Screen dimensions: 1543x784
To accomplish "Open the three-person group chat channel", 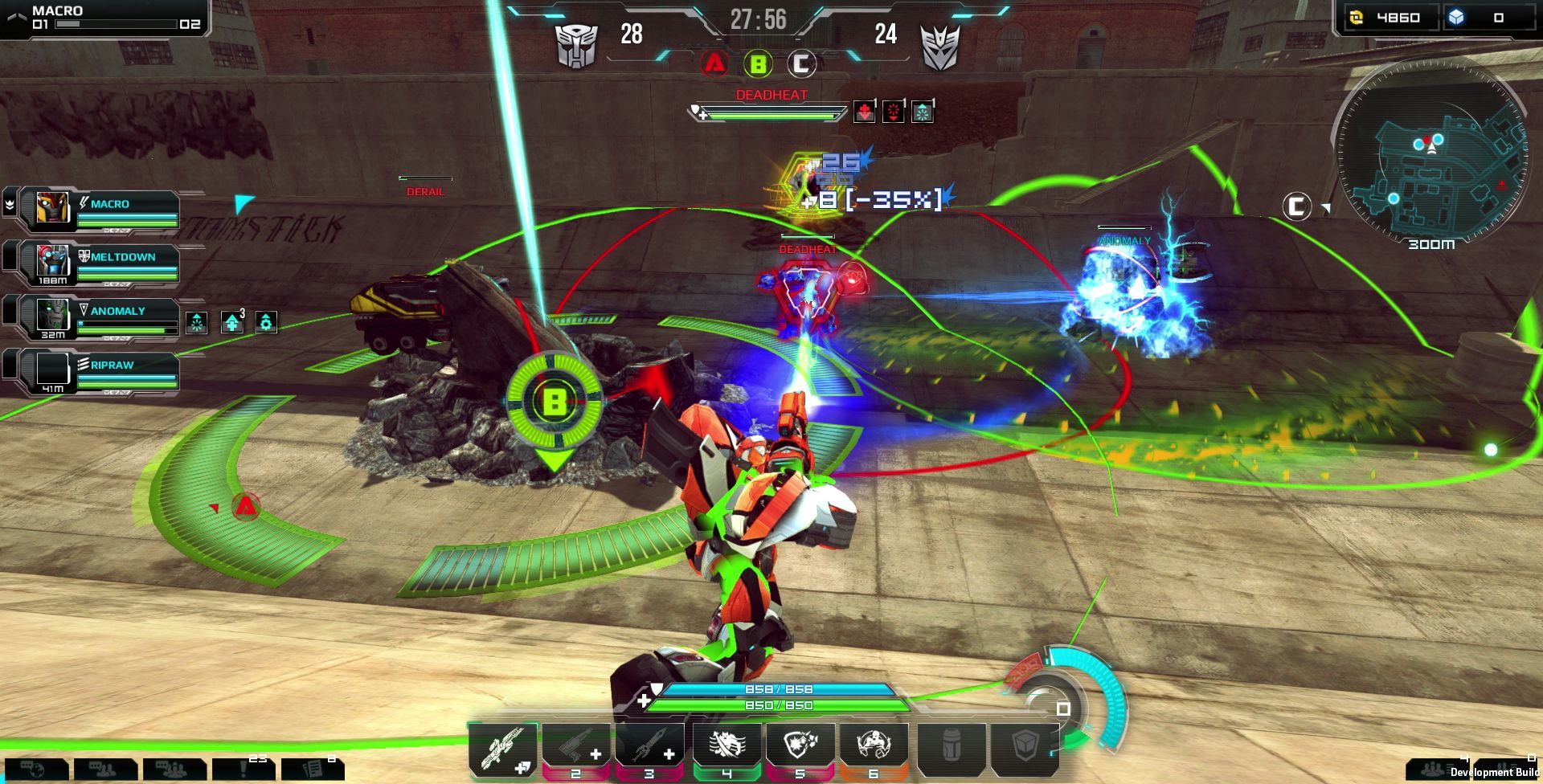I will (x=174, y=770).
